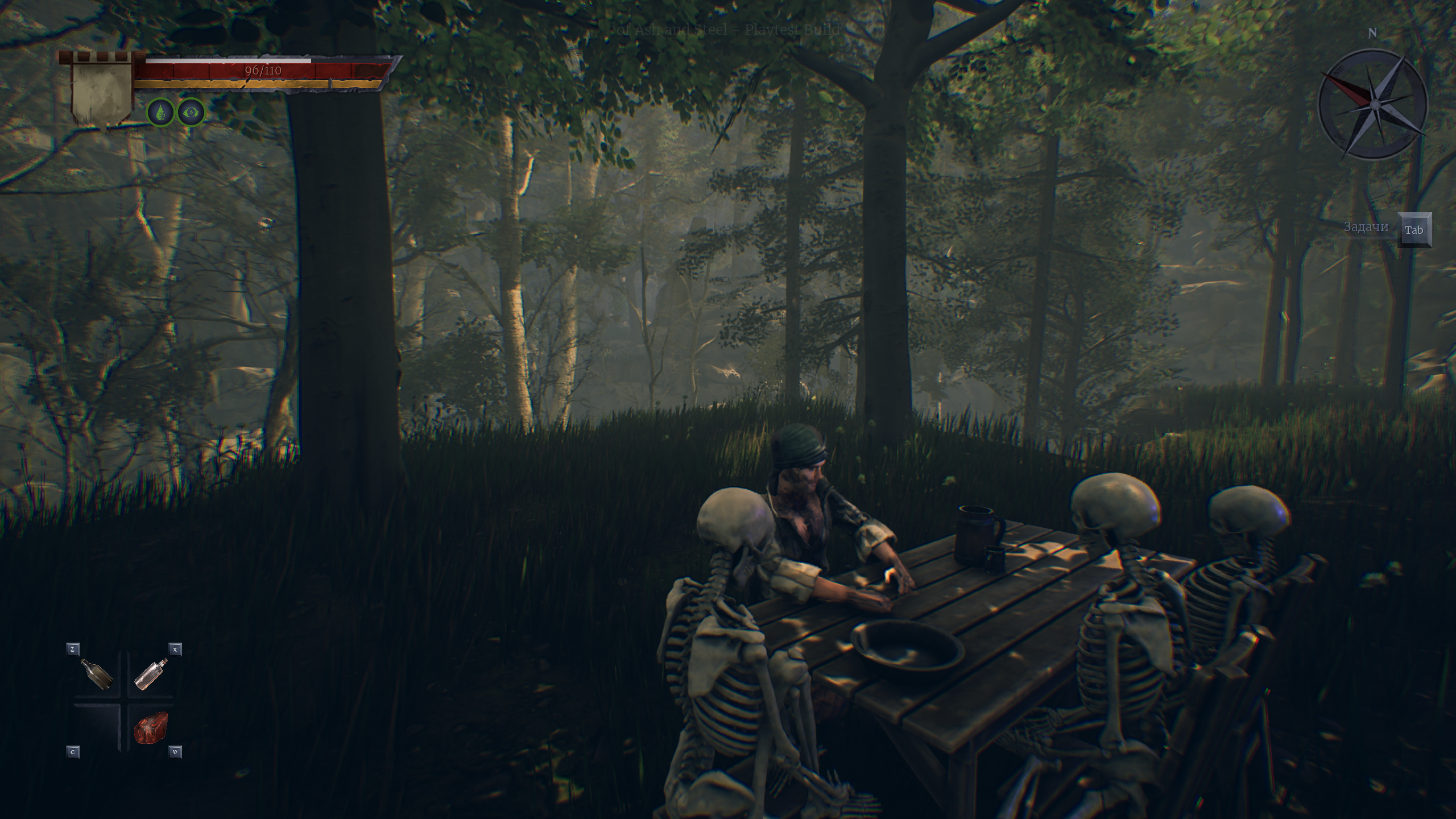Inspect the green eye status effect icon
Screen dimensions: 1456x819
pos(191,113)
